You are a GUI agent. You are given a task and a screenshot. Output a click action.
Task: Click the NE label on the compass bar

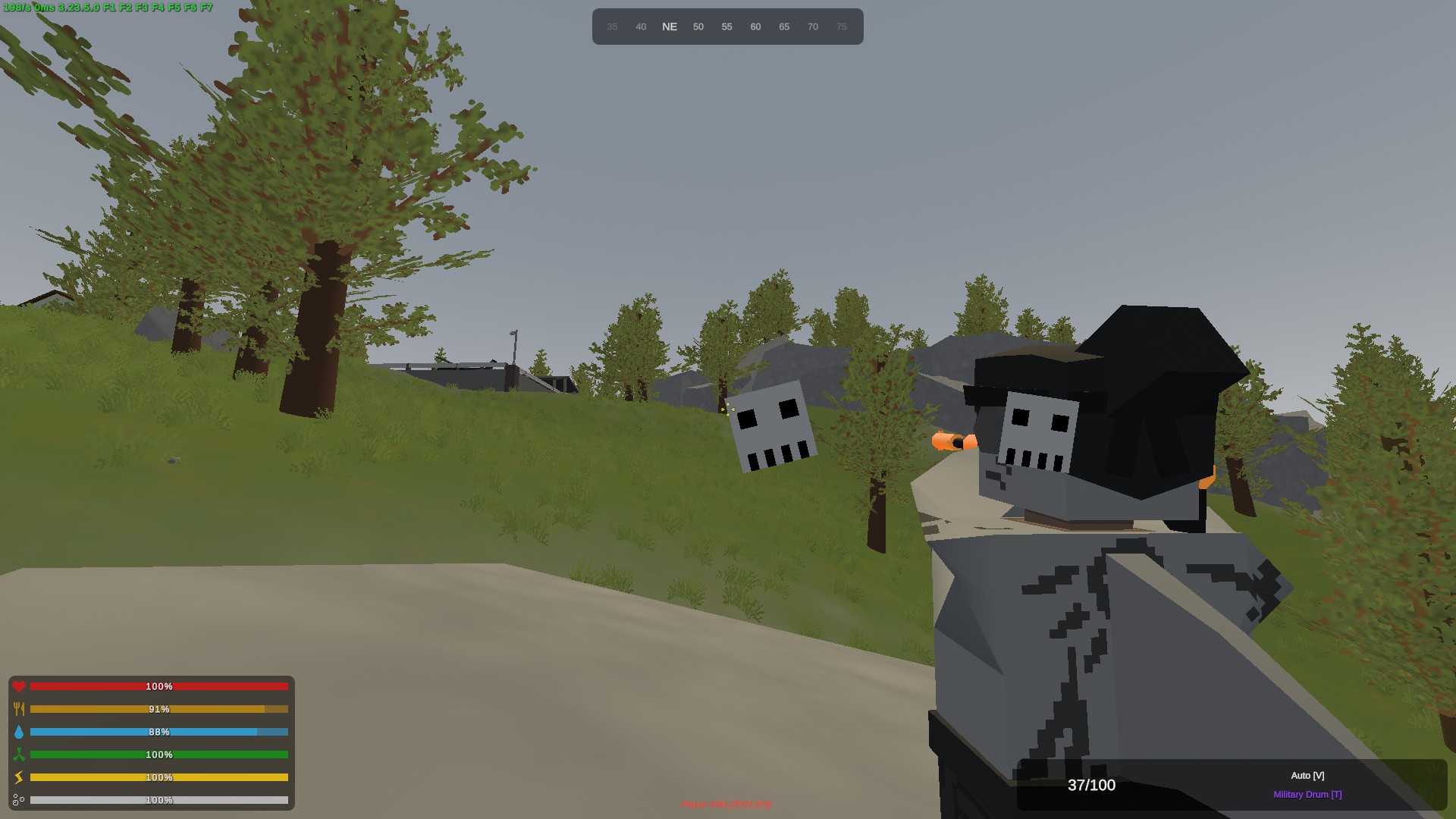[x=670, y=27]
